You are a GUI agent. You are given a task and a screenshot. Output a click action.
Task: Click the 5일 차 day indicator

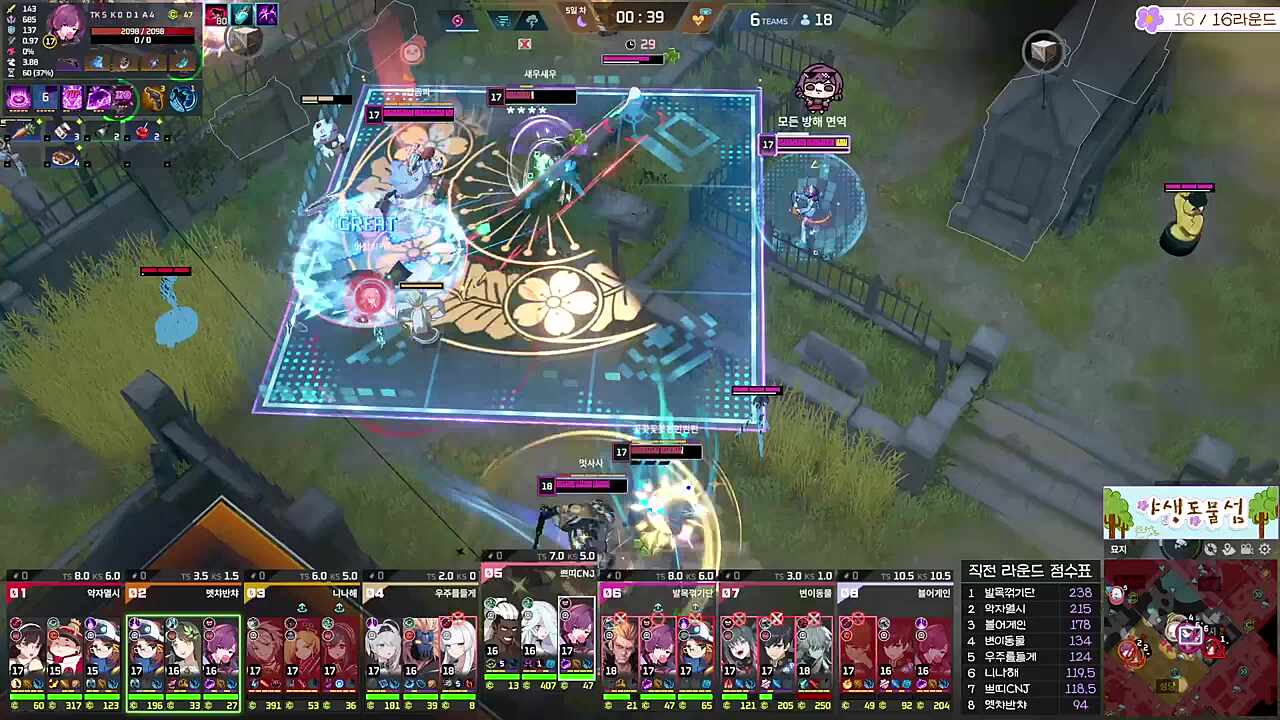pos(577,9)
